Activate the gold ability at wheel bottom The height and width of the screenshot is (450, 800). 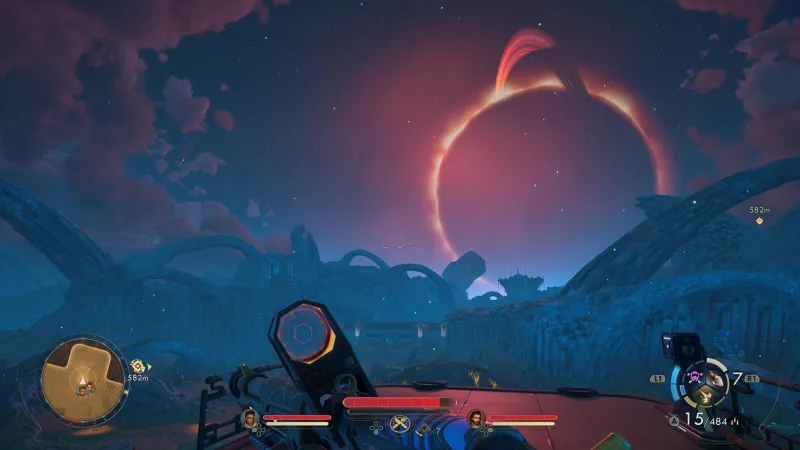(704, 398)
